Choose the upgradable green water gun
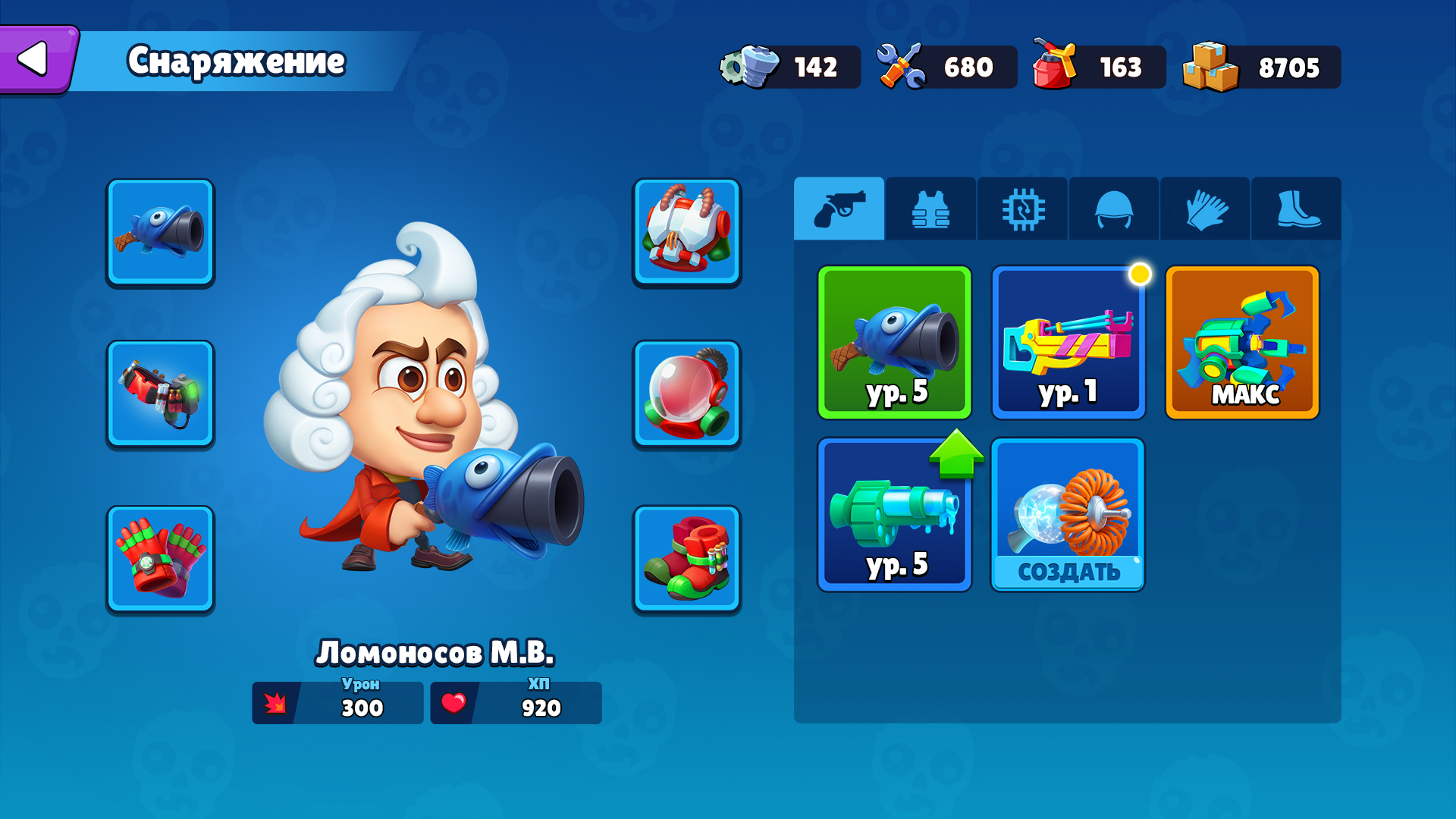The width and height of the screenshot is (1456, 819). (x=895, y=515)
